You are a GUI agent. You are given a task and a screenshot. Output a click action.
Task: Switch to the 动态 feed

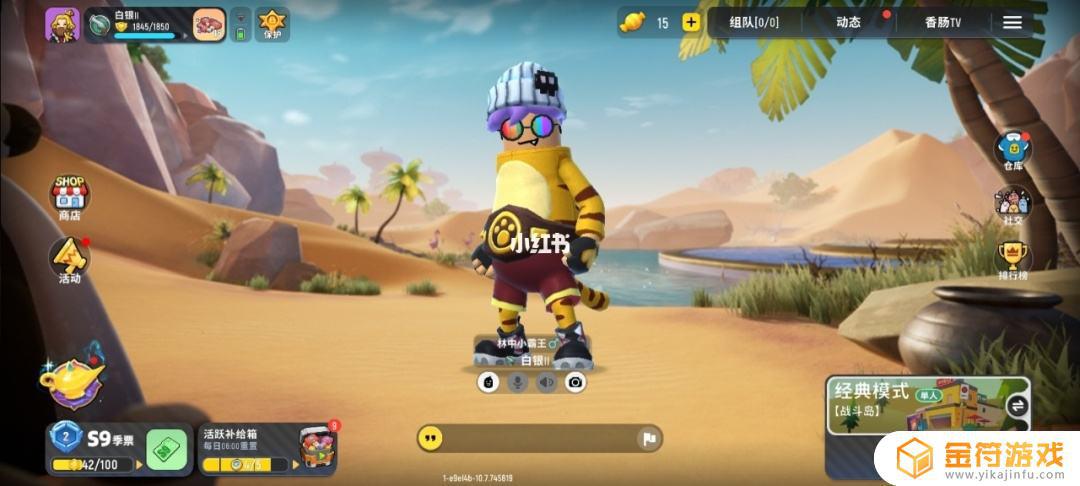[x=848, y=22]
